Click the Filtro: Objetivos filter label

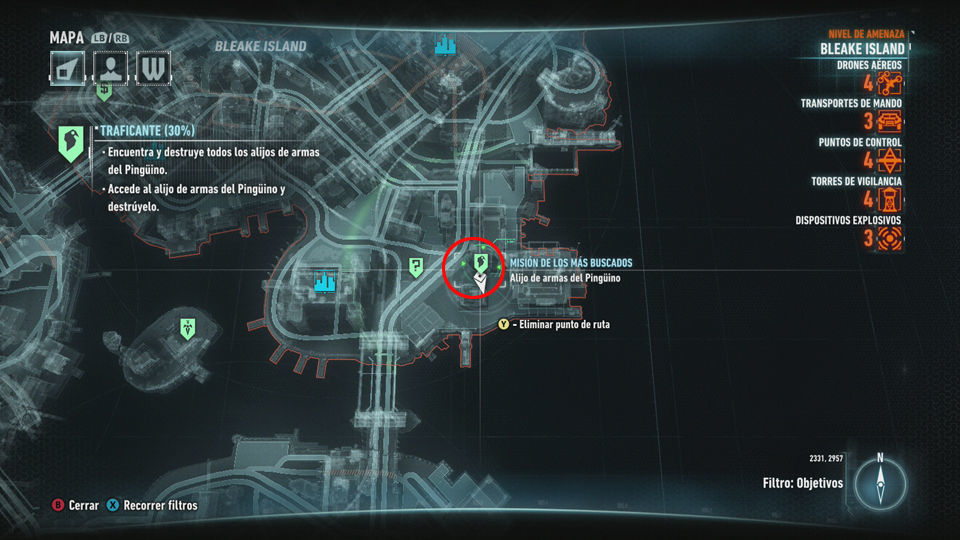(802, 483)
